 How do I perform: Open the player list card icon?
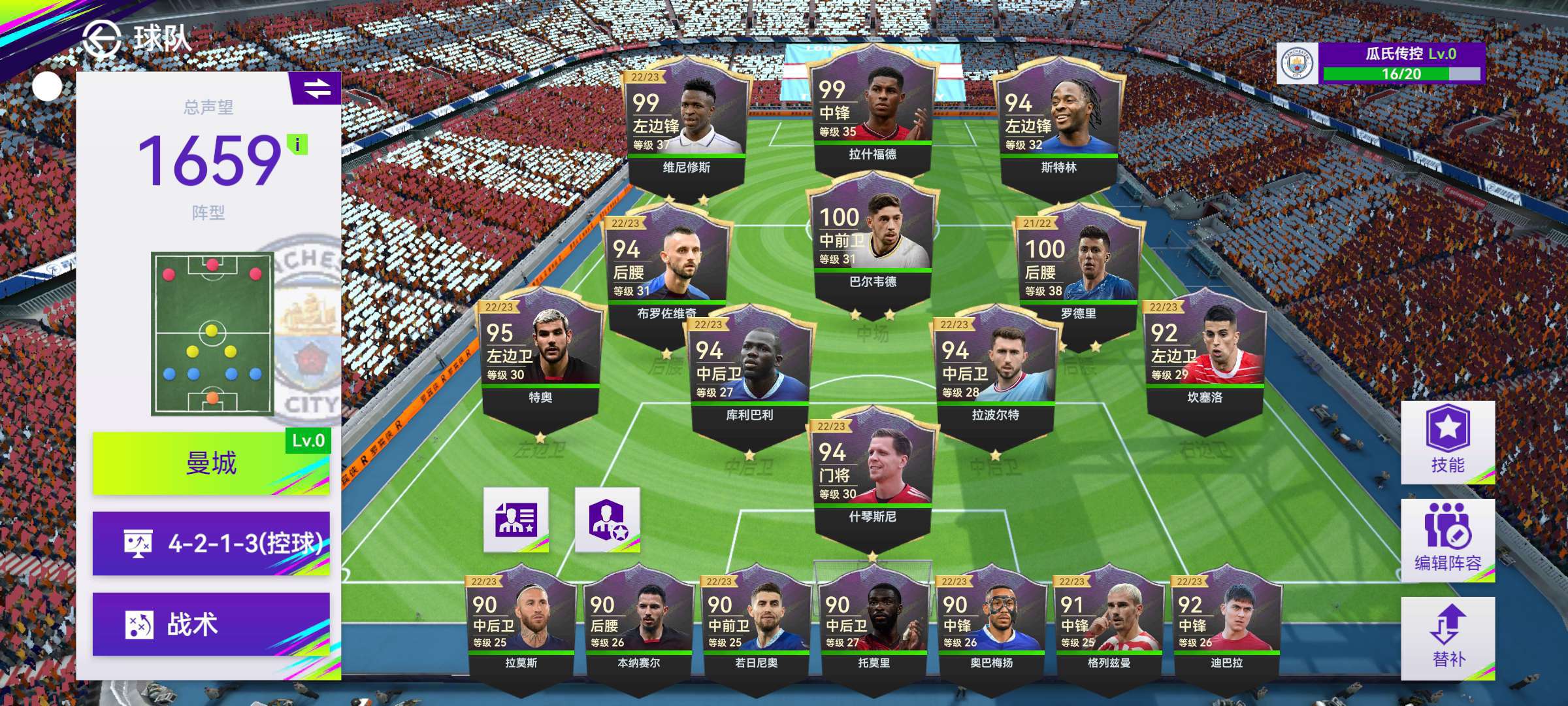(x=515, y=520)
